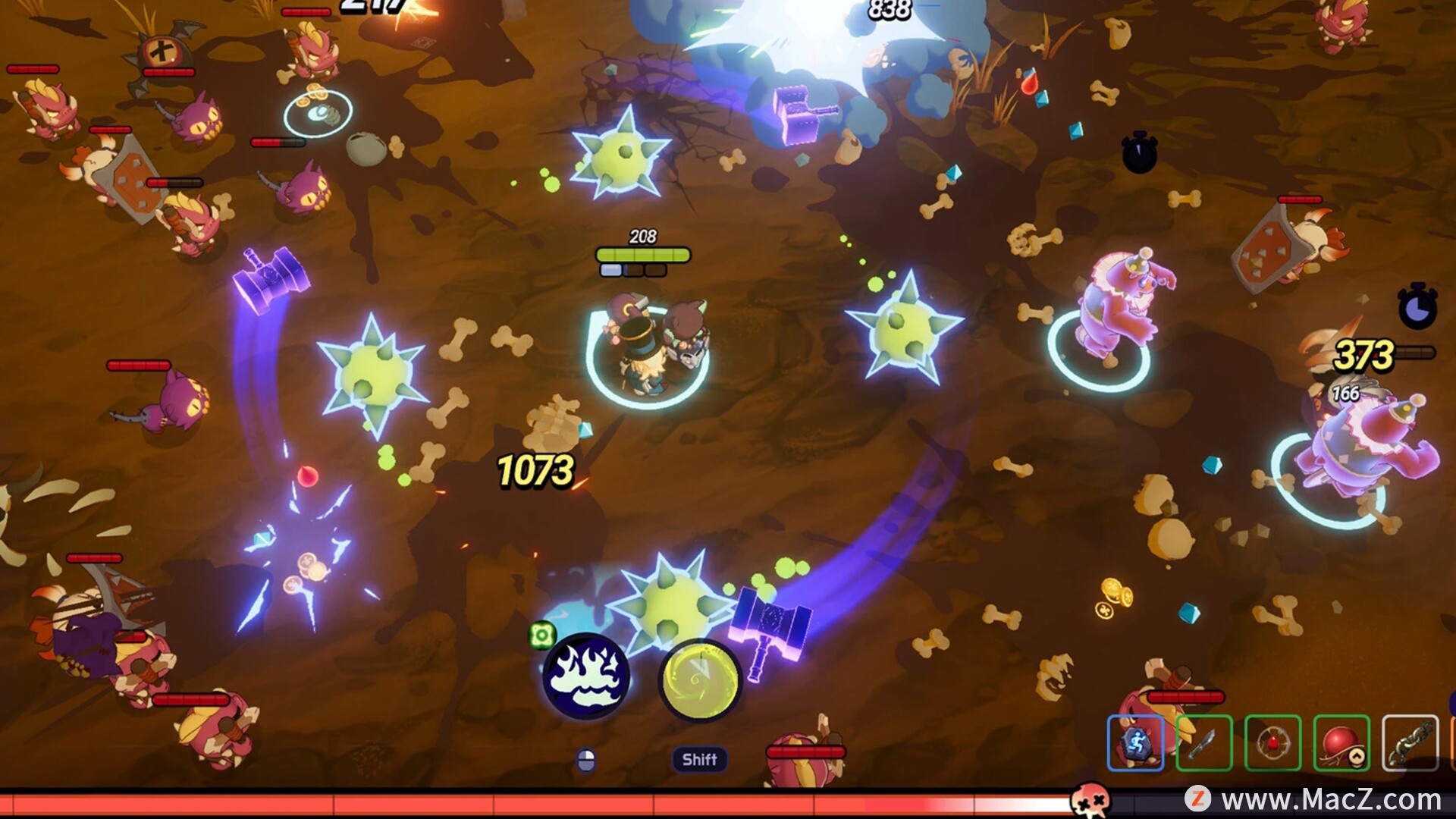Image resolution: width=1456 pixels, height=819 pixels.
Task: Choose the steel dagger item slot
Action: coord(1204,743)
